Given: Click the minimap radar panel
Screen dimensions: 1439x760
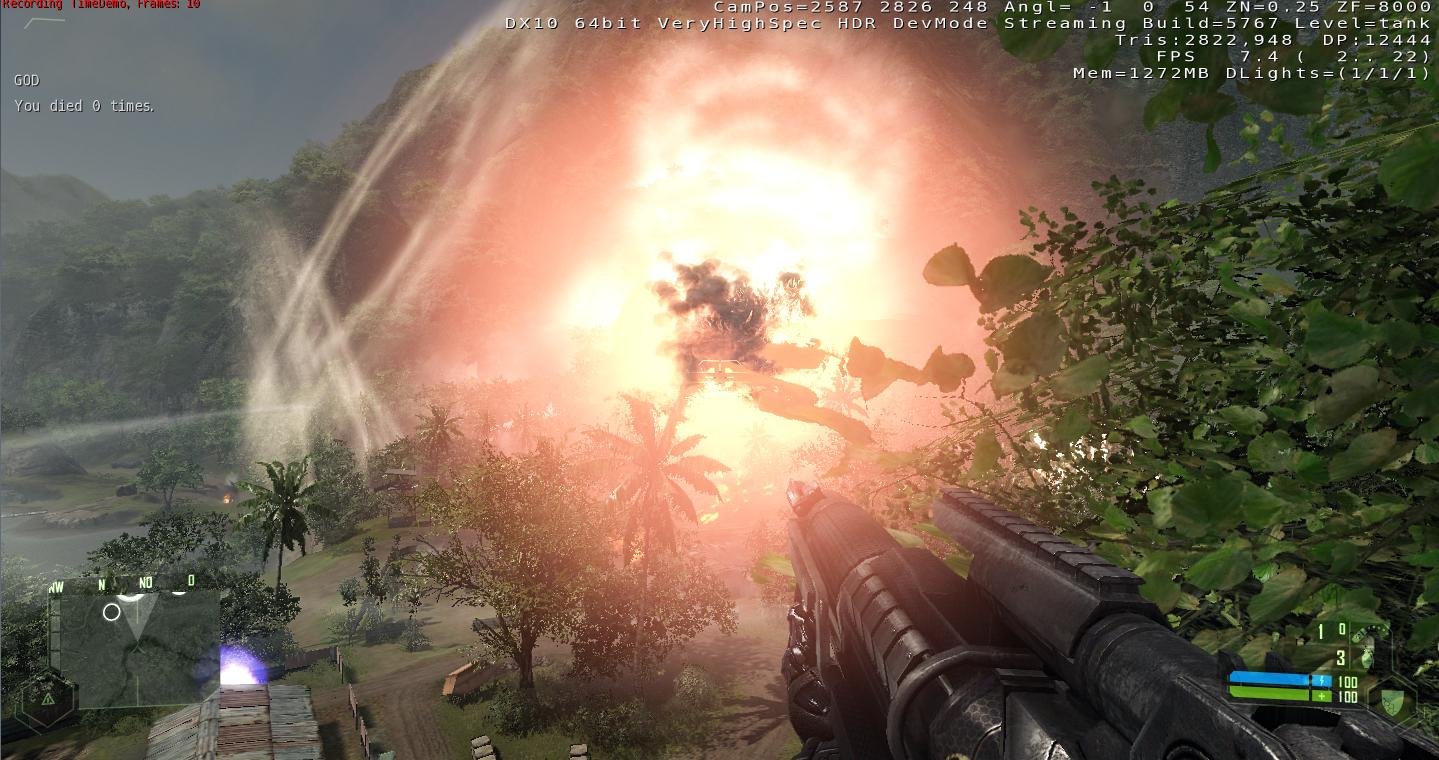Looking at the screenshot, I should point(138,646).
